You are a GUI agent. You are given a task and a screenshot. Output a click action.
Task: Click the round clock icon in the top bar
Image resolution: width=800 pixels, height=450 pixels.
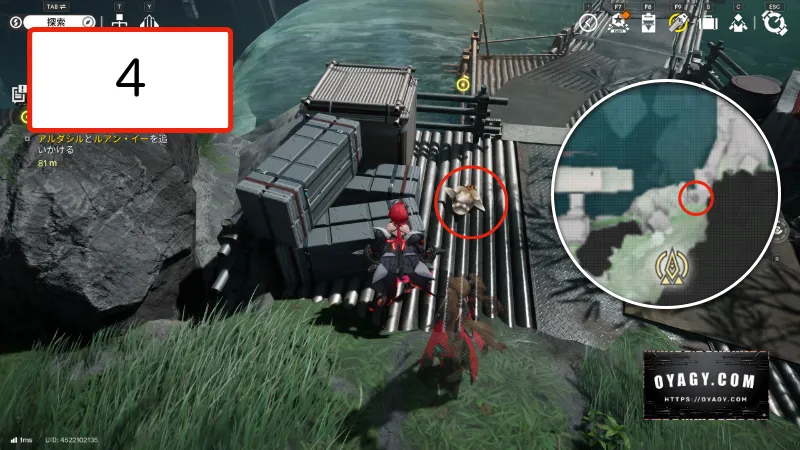click(x=589, y=22)
